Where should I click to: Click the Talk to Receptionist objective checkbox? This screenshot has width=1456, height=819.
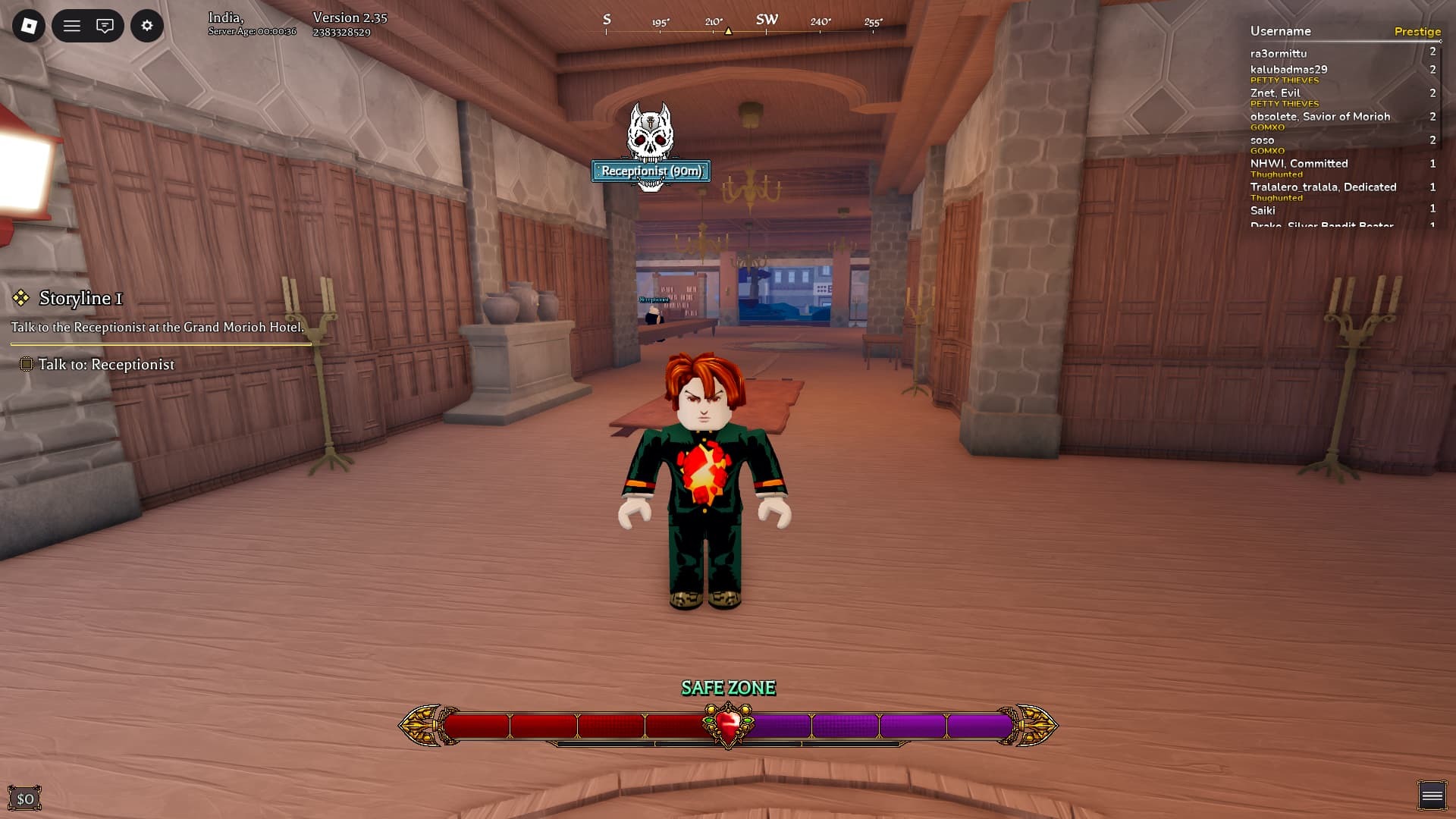[26, 365]
